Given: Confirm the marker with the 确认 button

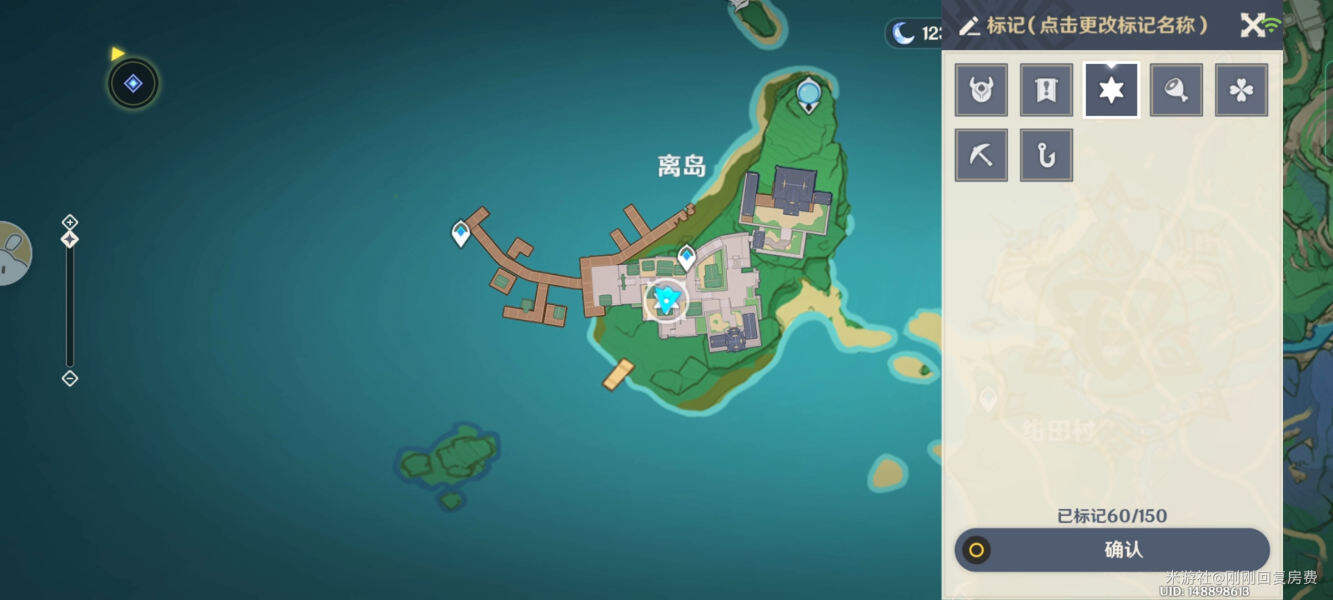Looking at the screenshot, I should click(1112, 550).
